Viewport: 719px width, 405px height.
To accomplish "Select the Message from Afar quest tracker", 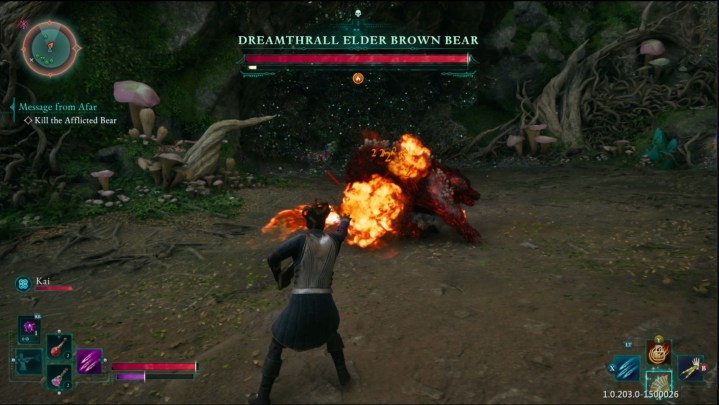I will (58, 107).
